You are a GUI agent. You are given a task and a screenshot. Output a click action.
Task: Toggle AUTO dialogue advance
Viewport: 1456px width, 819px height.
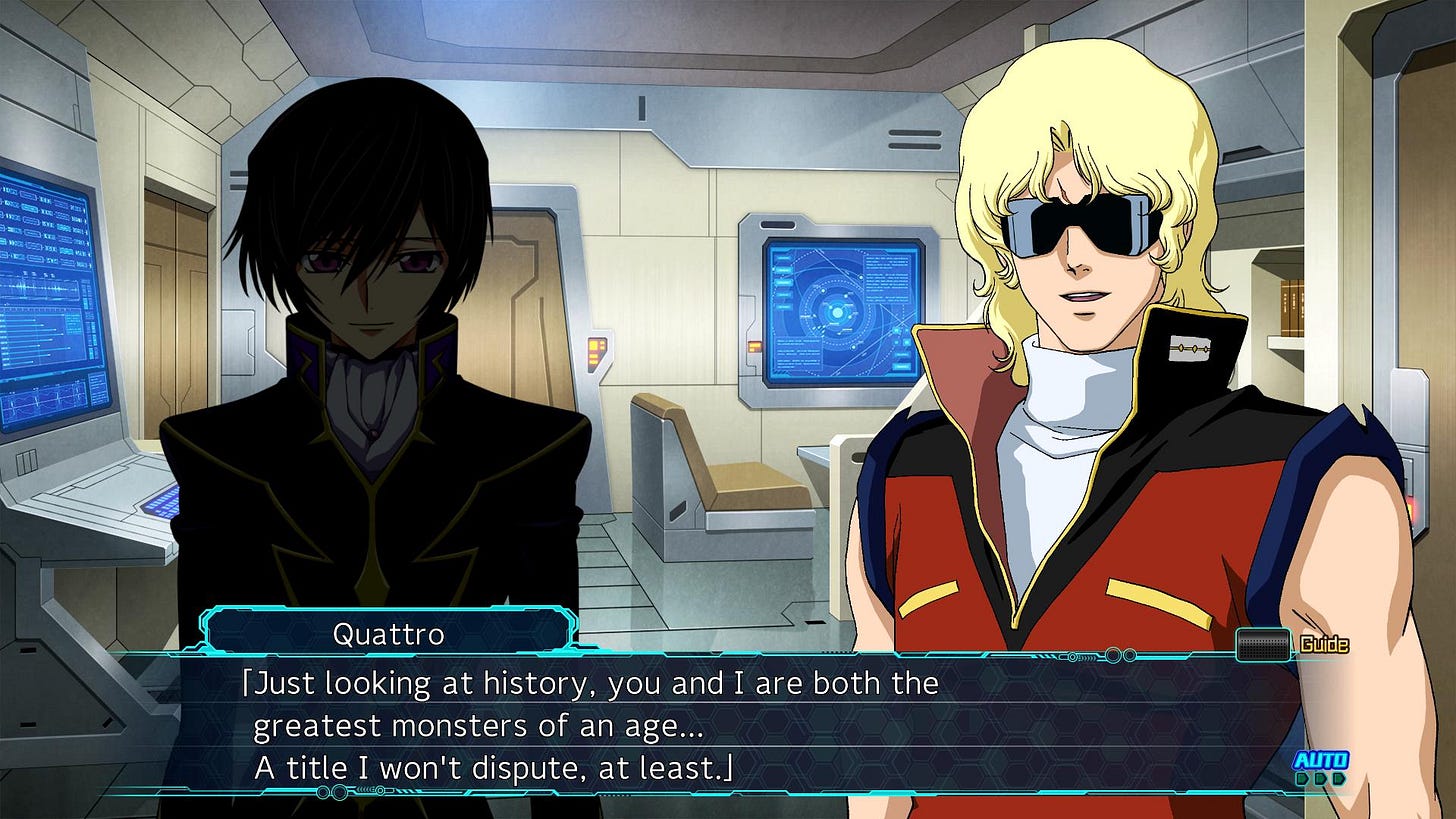pos(1320,767)
